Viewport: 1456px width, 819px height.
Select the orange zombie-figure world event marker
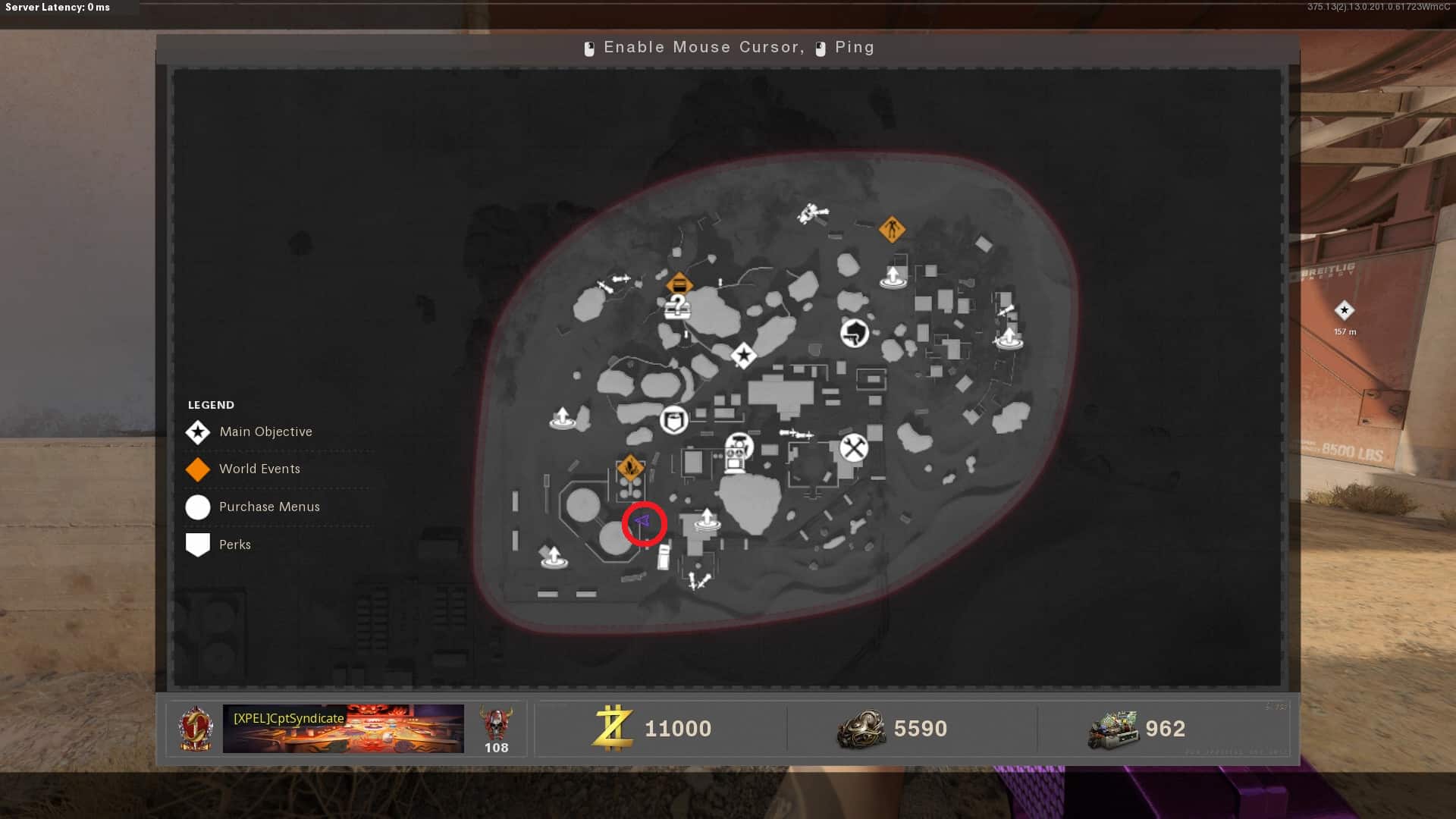pyautogui.click(x=892, y=228)
